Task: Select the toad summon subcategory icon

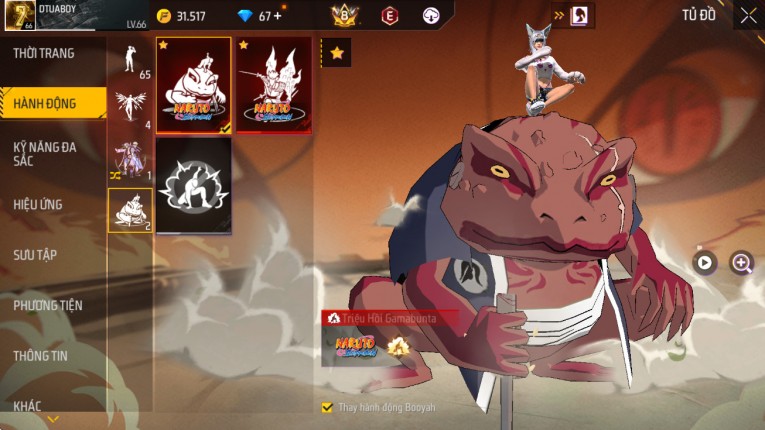Action: coord(130,210)
